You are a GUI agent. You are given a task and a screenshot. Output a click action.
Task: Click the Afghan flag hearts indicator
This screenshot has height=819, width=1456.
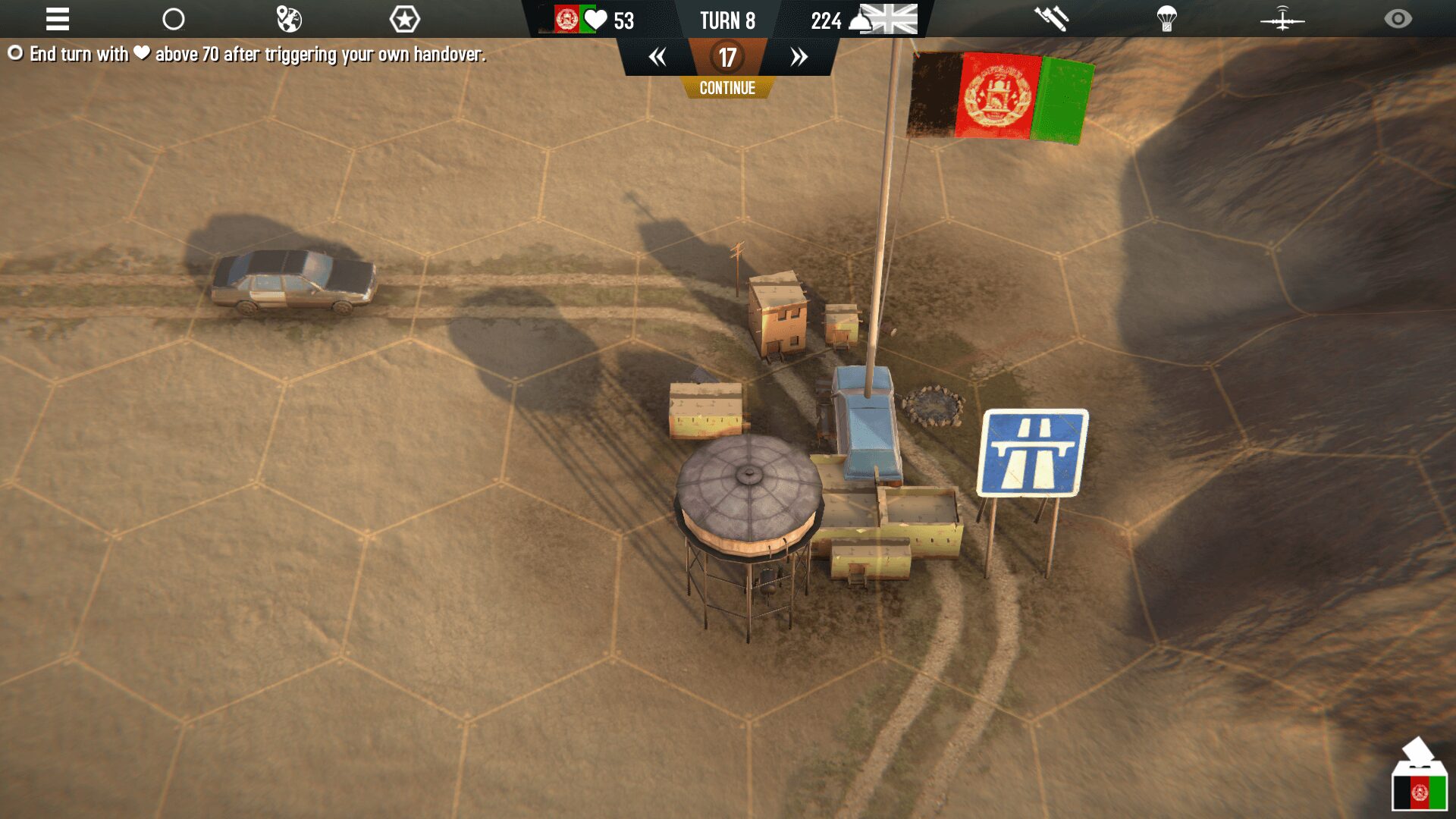point(594,20)
